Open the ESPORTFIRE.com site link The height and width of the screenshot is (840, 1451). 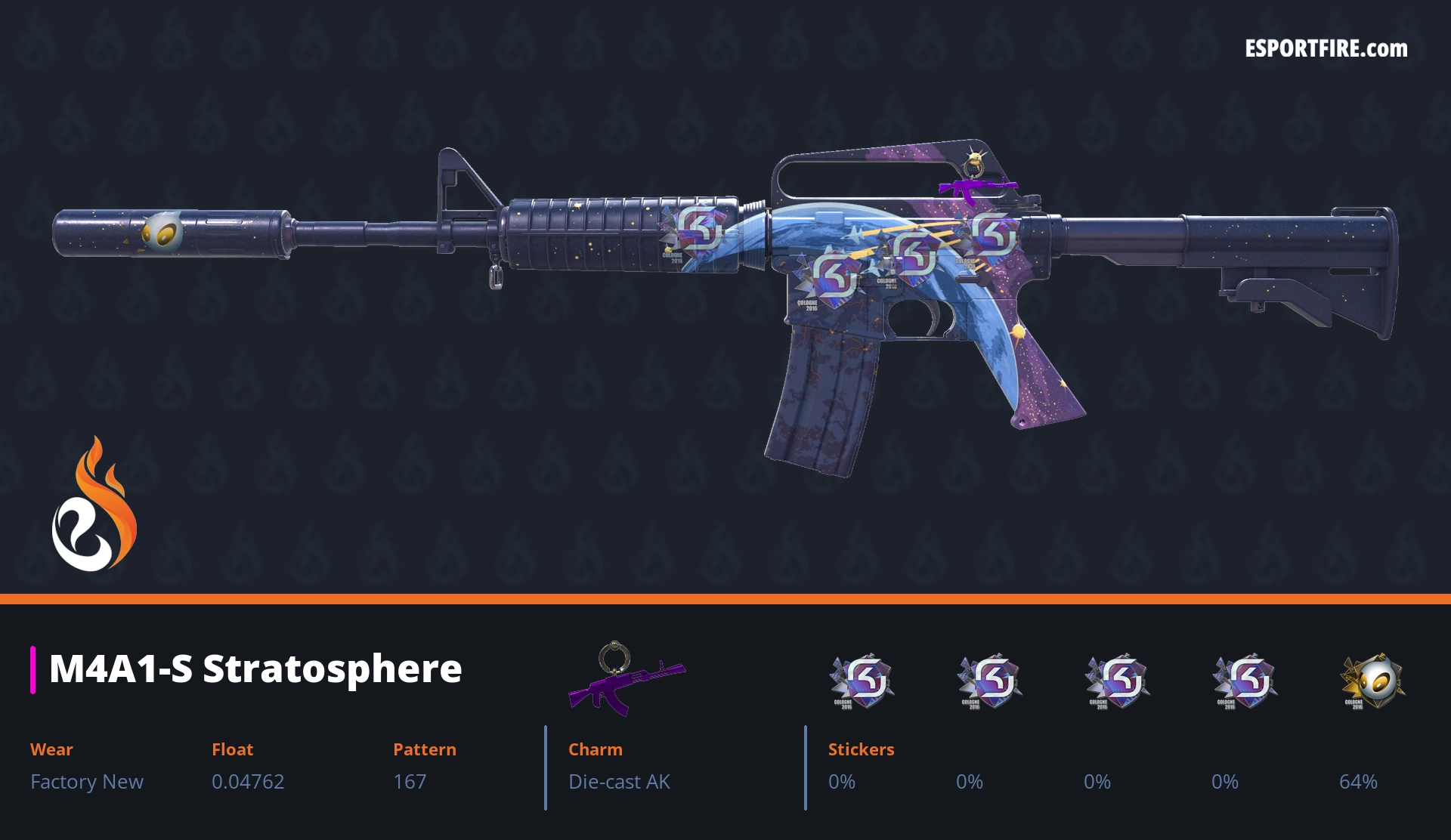[x=1326, y=49]
